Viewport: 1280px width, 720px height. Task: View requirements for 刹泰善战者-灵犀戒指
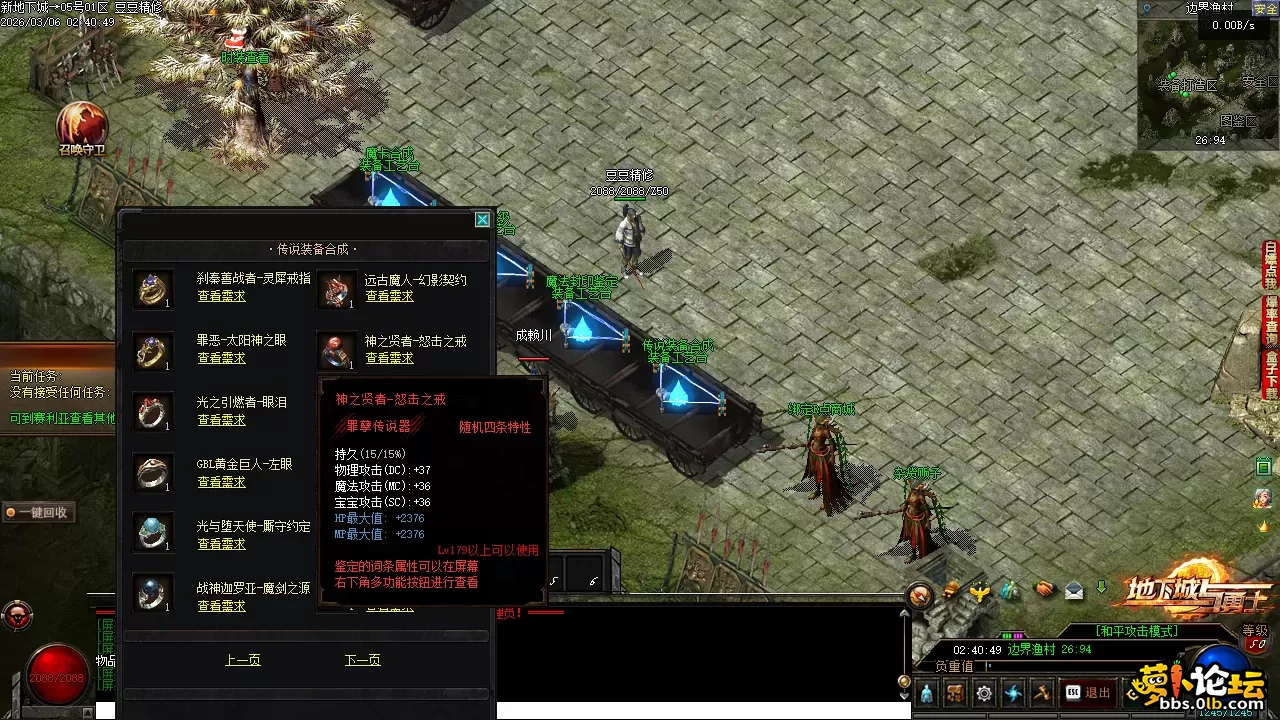221,296
